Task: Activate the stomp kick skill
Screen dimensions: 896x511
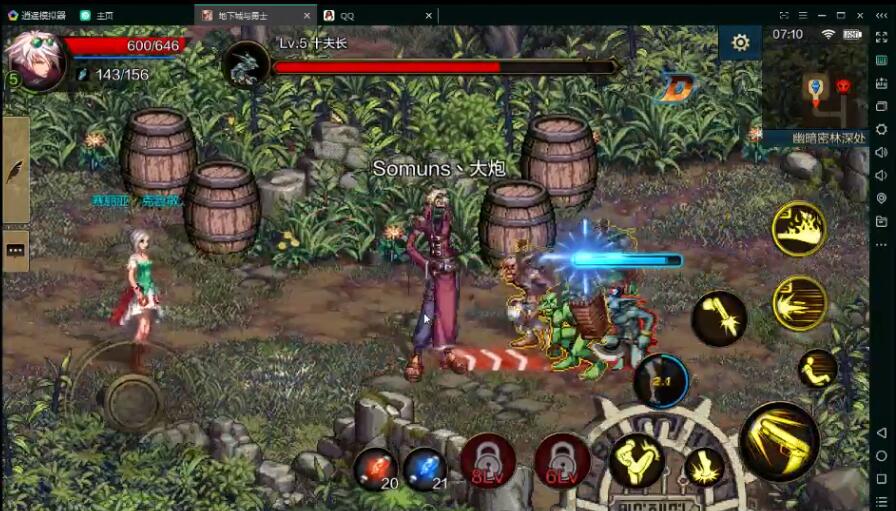Action: click(x=705, y=467)
